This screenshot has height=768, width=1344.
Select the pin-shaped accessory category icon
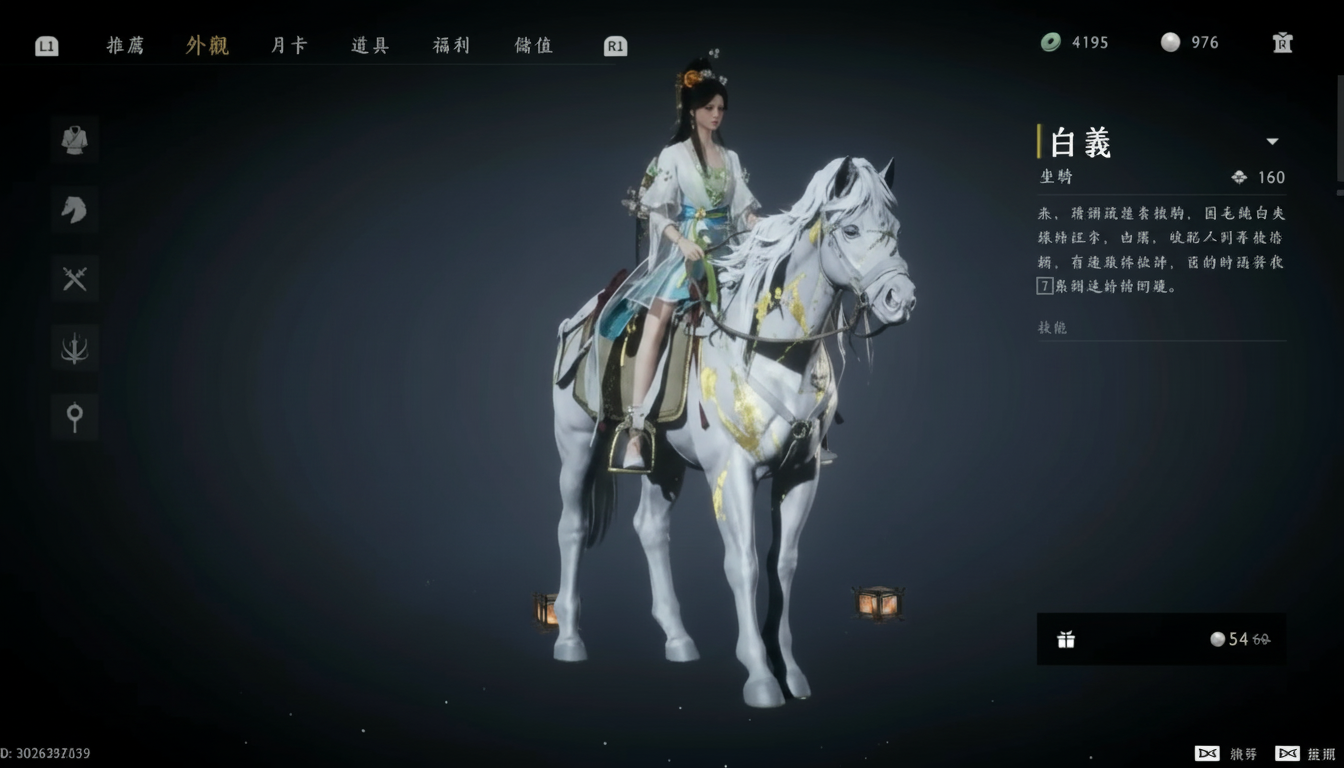75,417
